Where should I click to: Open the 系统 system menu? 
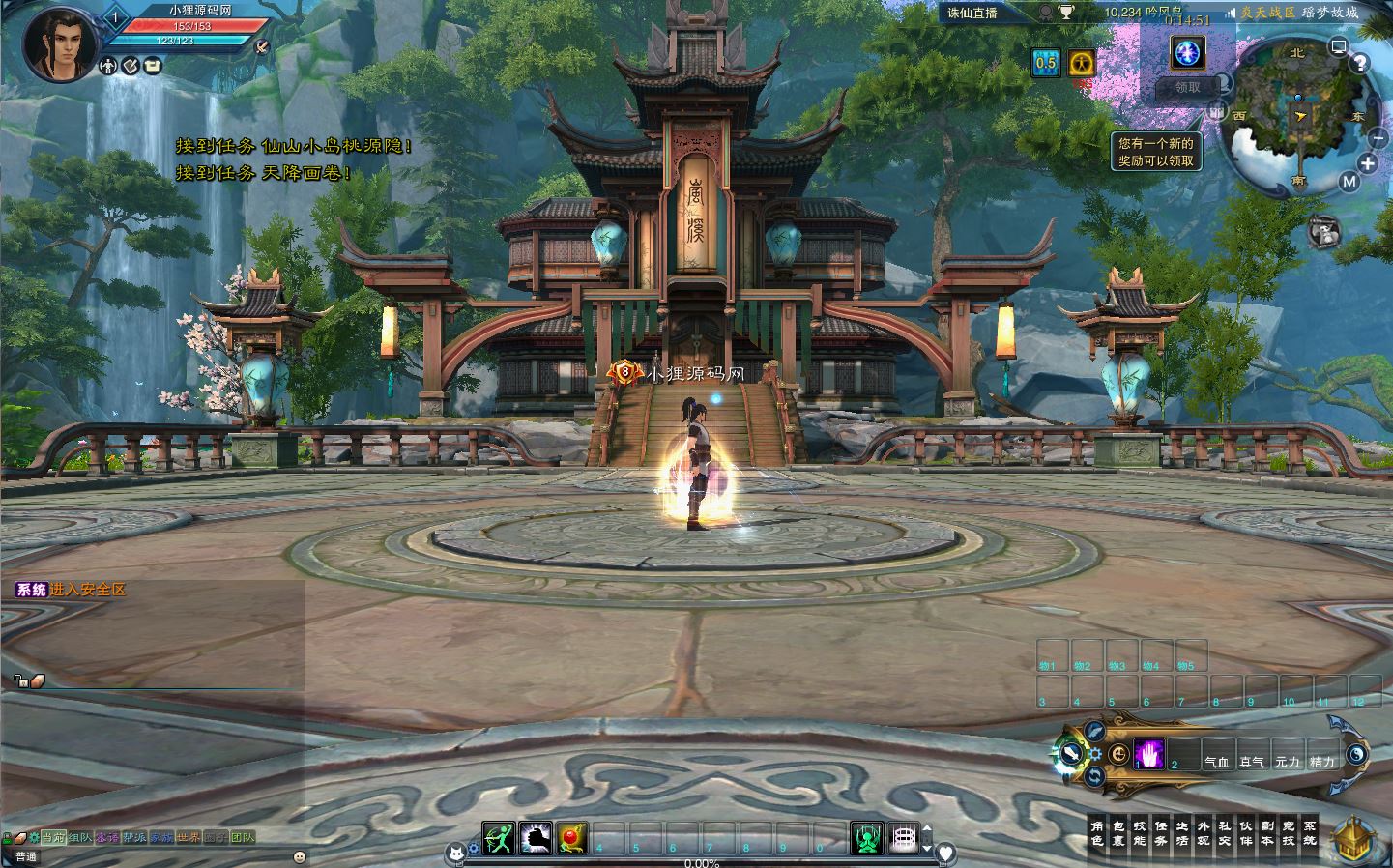click(x=1310, y=833)
